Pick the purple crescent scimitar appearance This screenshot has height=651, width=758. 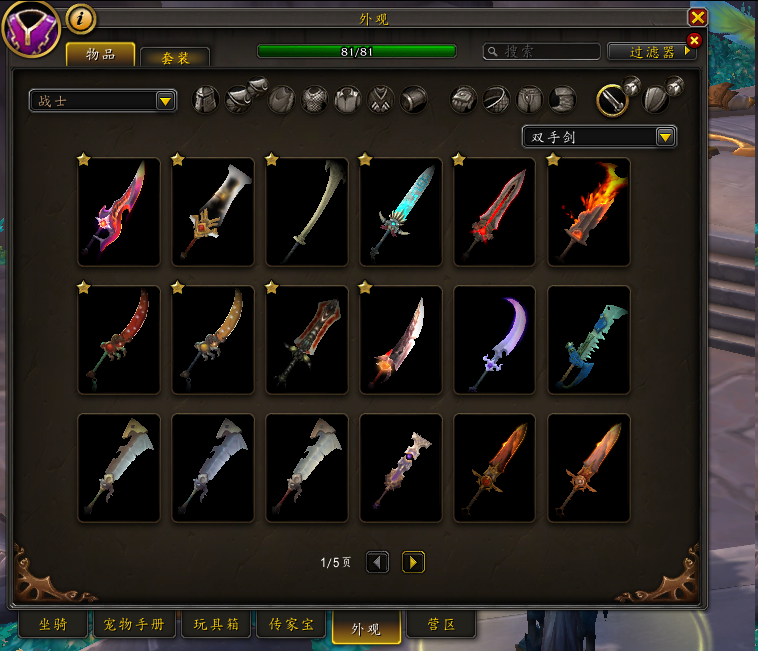(495, 339)
